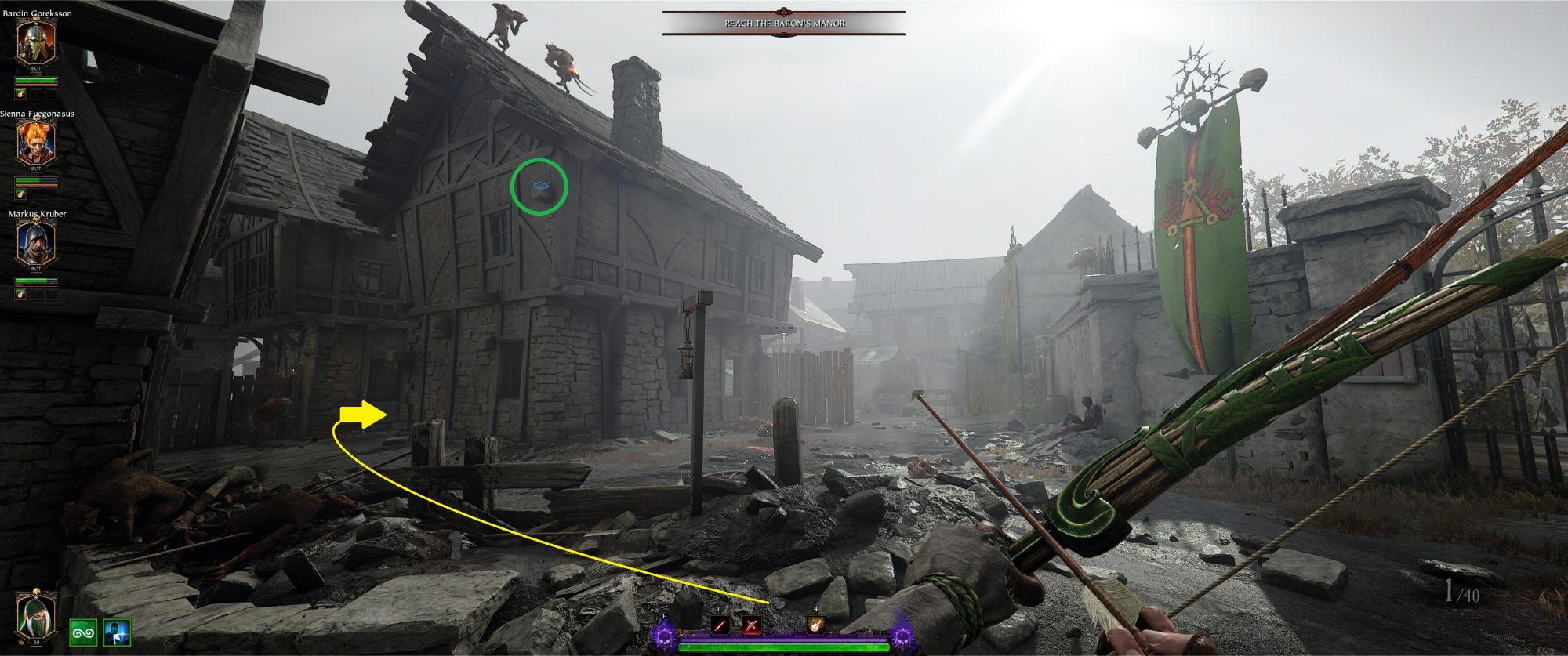The height and width of the screenshot is (656, 1568).
Task: Select the bow in weapon slot 2
Action: click(752, 625)
